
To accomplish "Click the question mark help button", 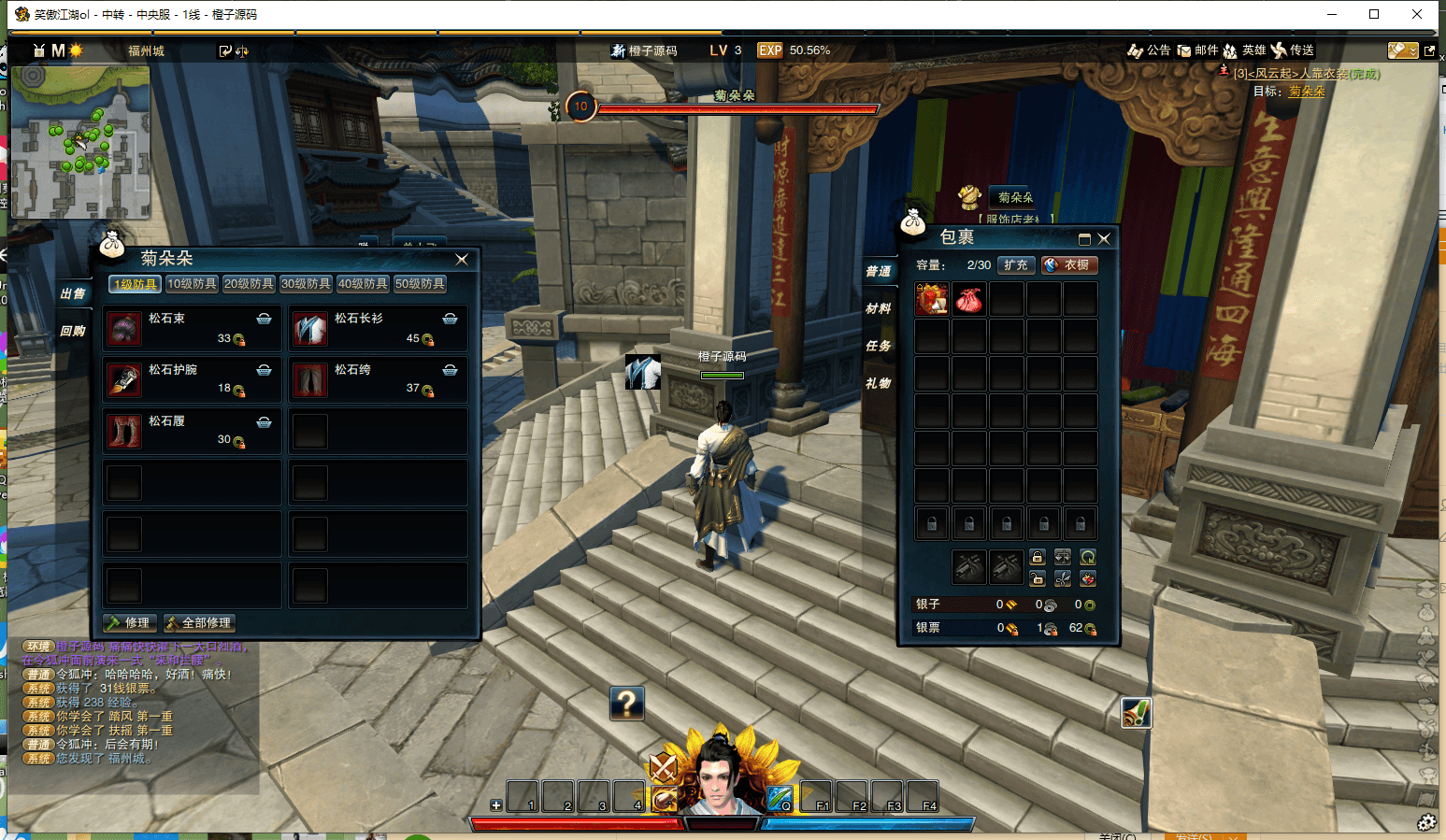I will [627, 703].
